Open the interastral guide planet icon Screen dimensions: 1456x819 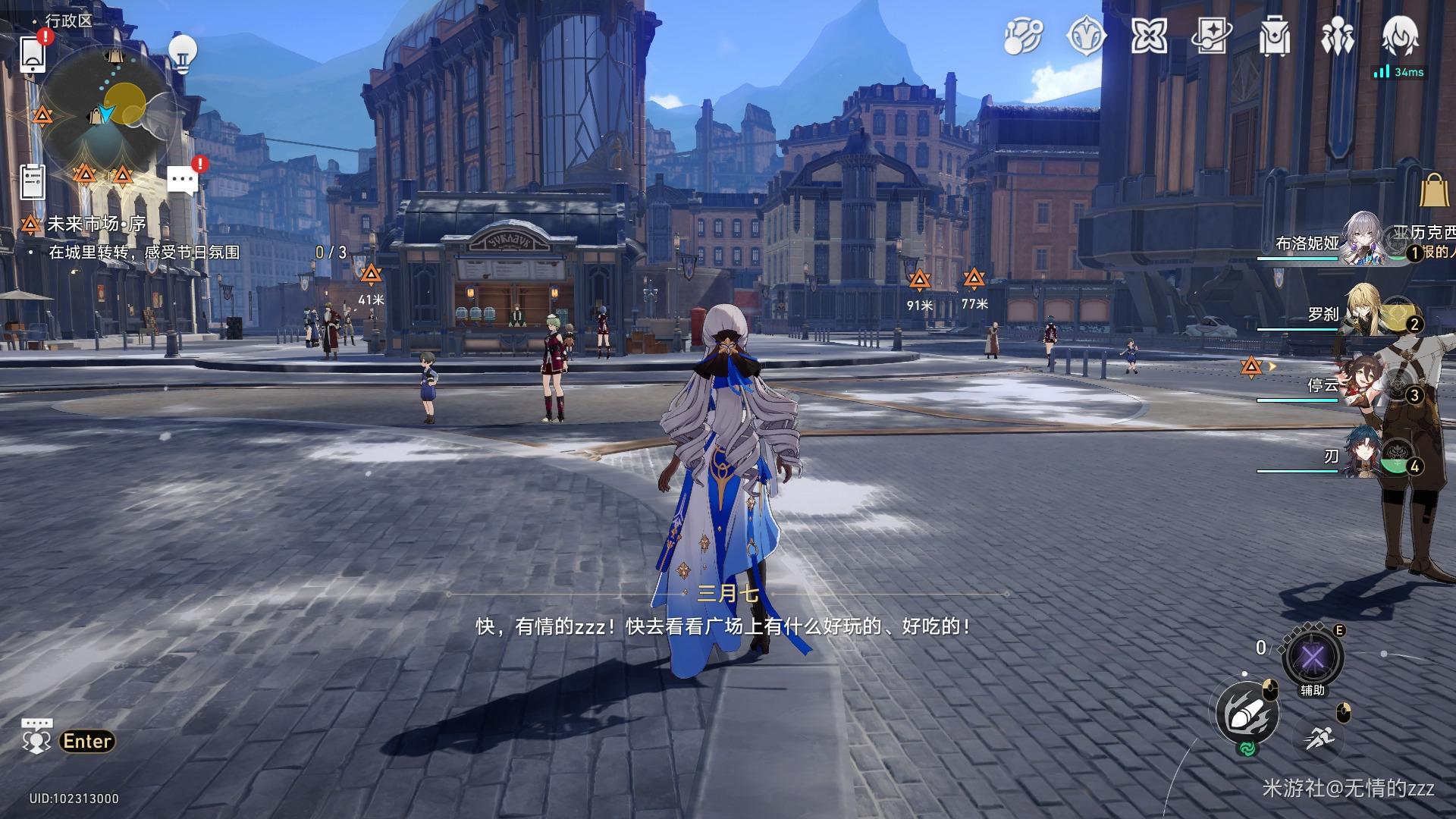pyautogui.click(x=1023, y=36)
